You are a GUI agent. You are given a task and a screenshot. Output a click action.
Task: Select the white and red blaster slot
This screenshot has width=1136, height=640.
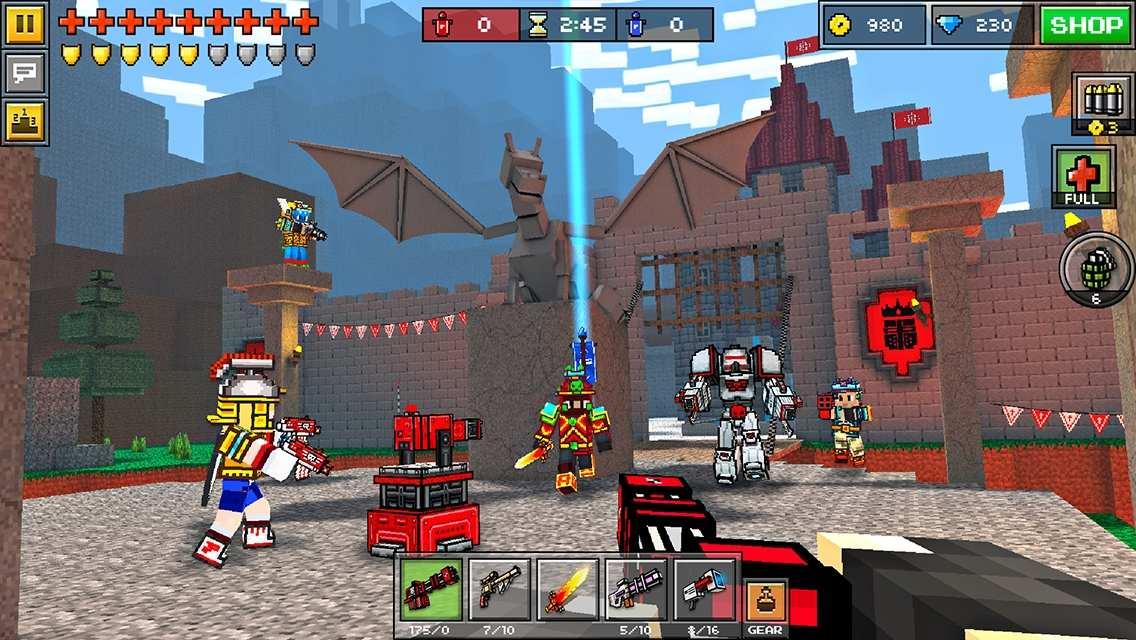703,590
